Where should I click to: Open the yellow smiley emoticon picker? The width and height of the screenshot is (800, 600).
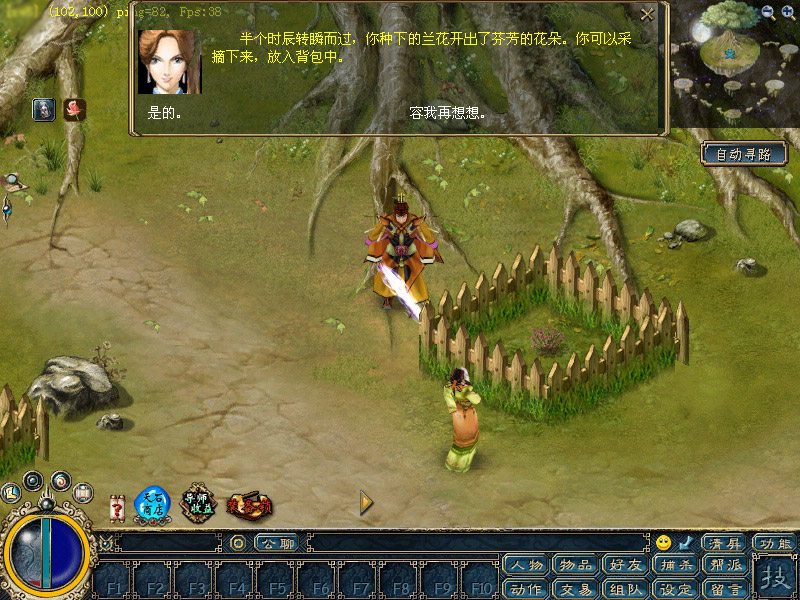pos(664,543)
